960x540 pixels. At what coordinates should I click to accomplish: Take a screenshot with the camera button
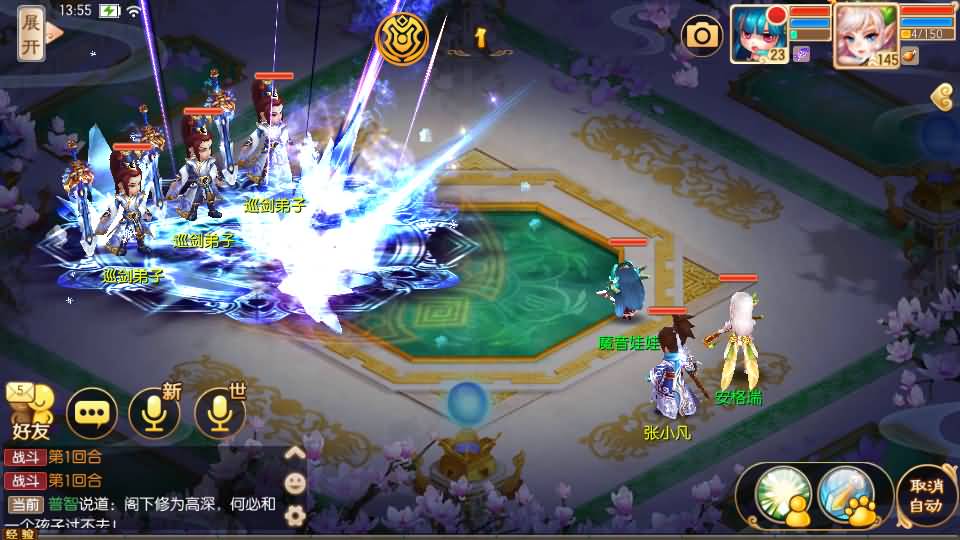(x=702, y=37)
